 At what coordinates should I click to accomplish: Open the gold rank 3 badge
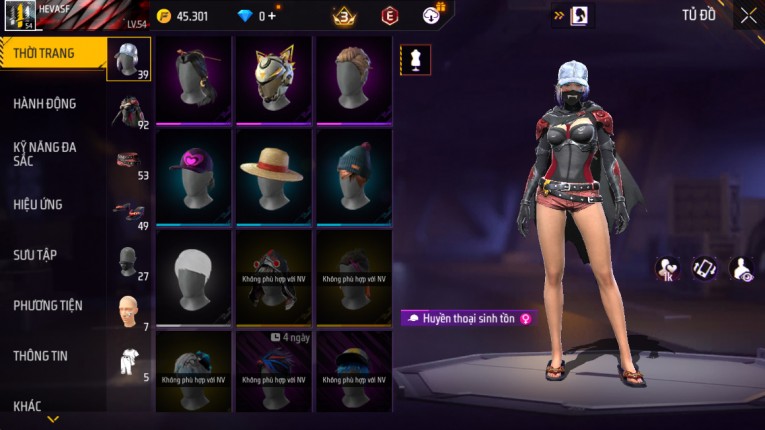tap(345, 16)
